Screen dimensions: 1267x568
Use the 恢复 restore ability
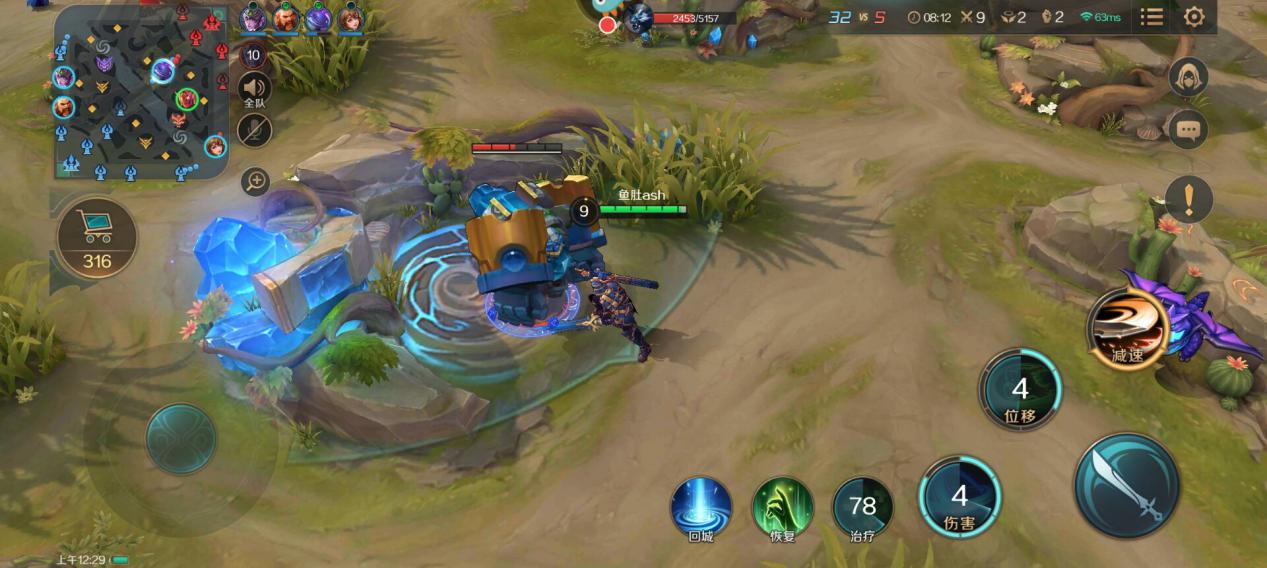[x=782, y=506]
